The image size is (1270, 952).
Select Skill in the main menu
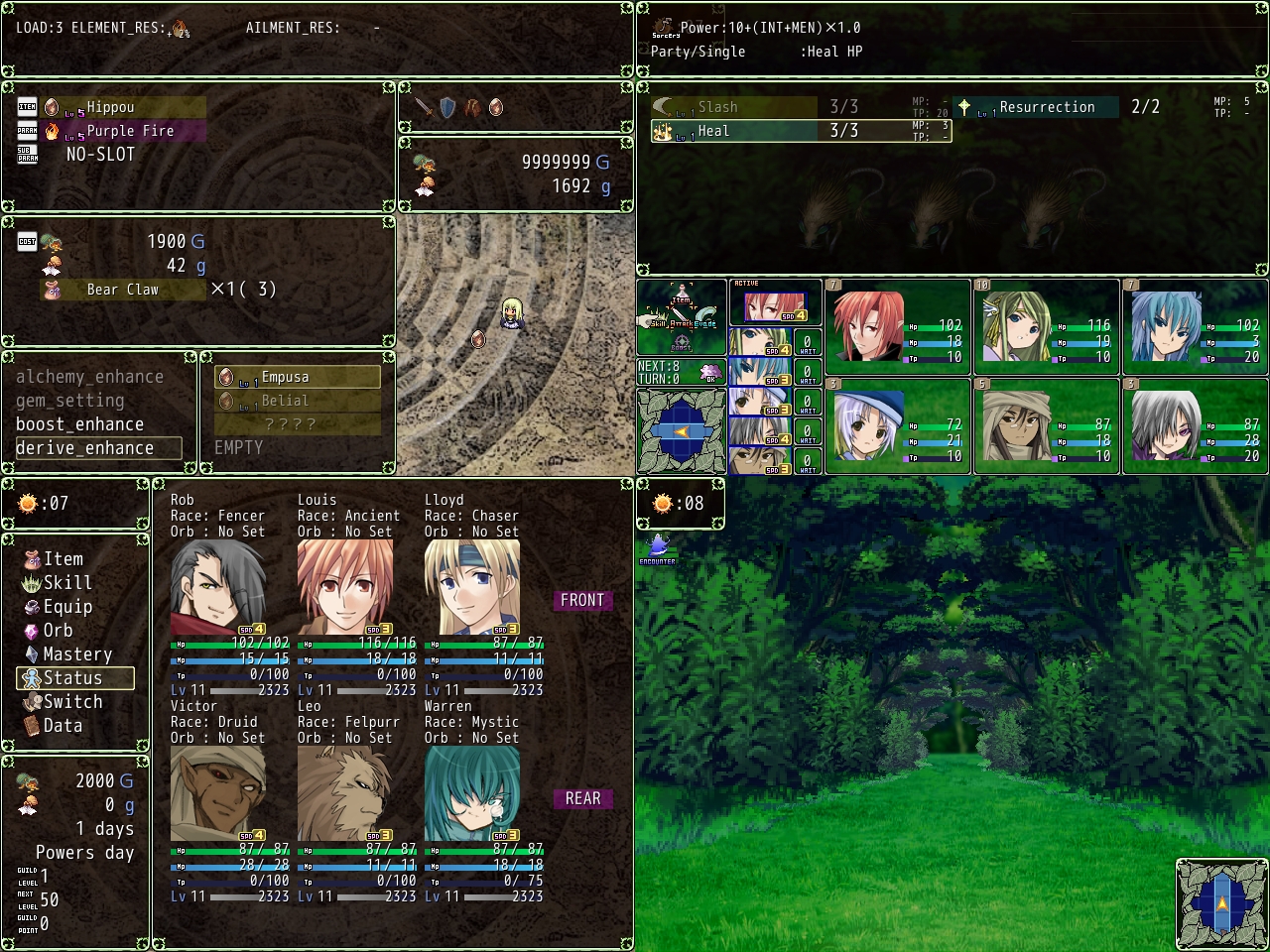pyautogui.click(x=66, y=583)
